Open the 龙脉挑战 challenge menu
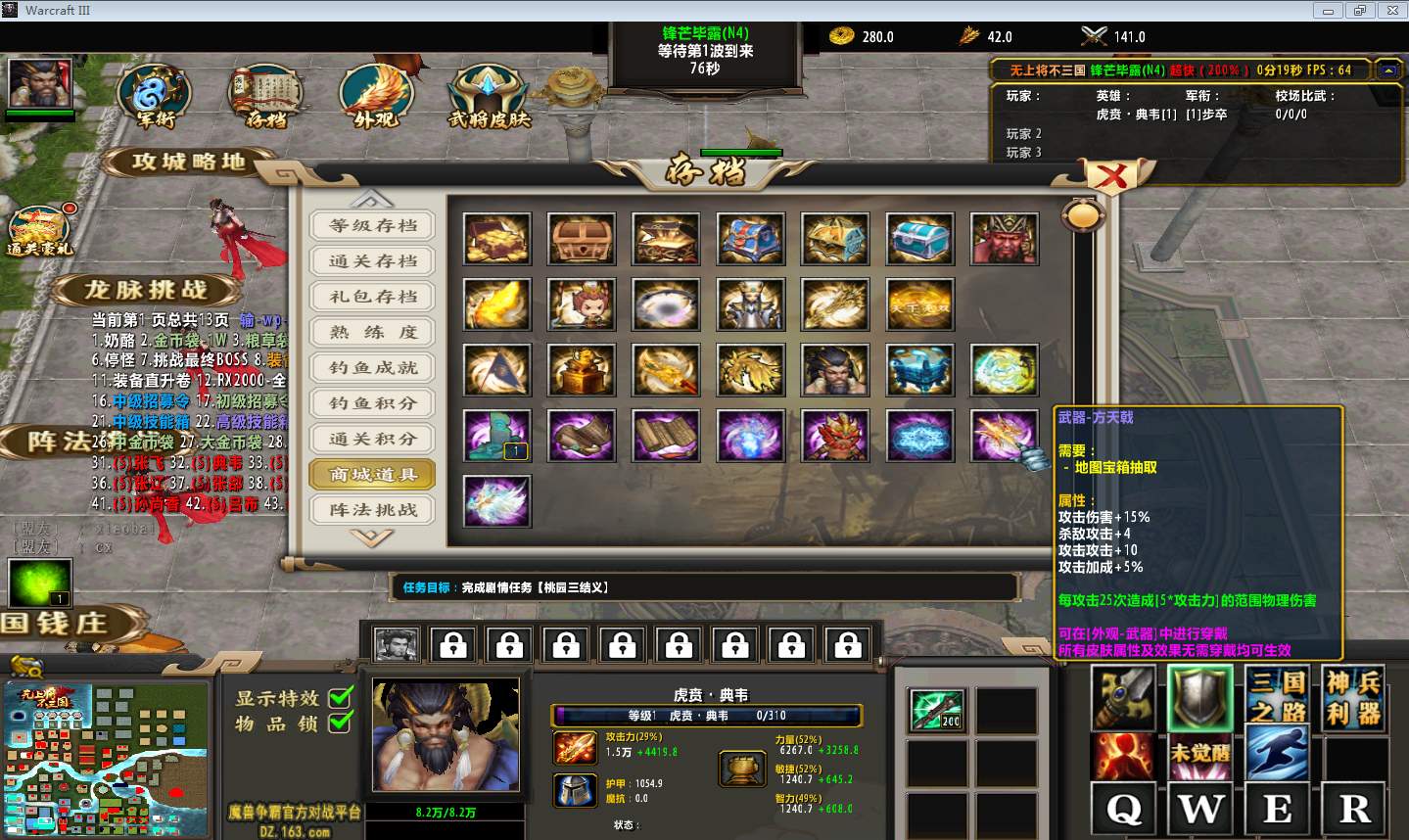The image size is (1409, 840). click(x=146, y=290)
